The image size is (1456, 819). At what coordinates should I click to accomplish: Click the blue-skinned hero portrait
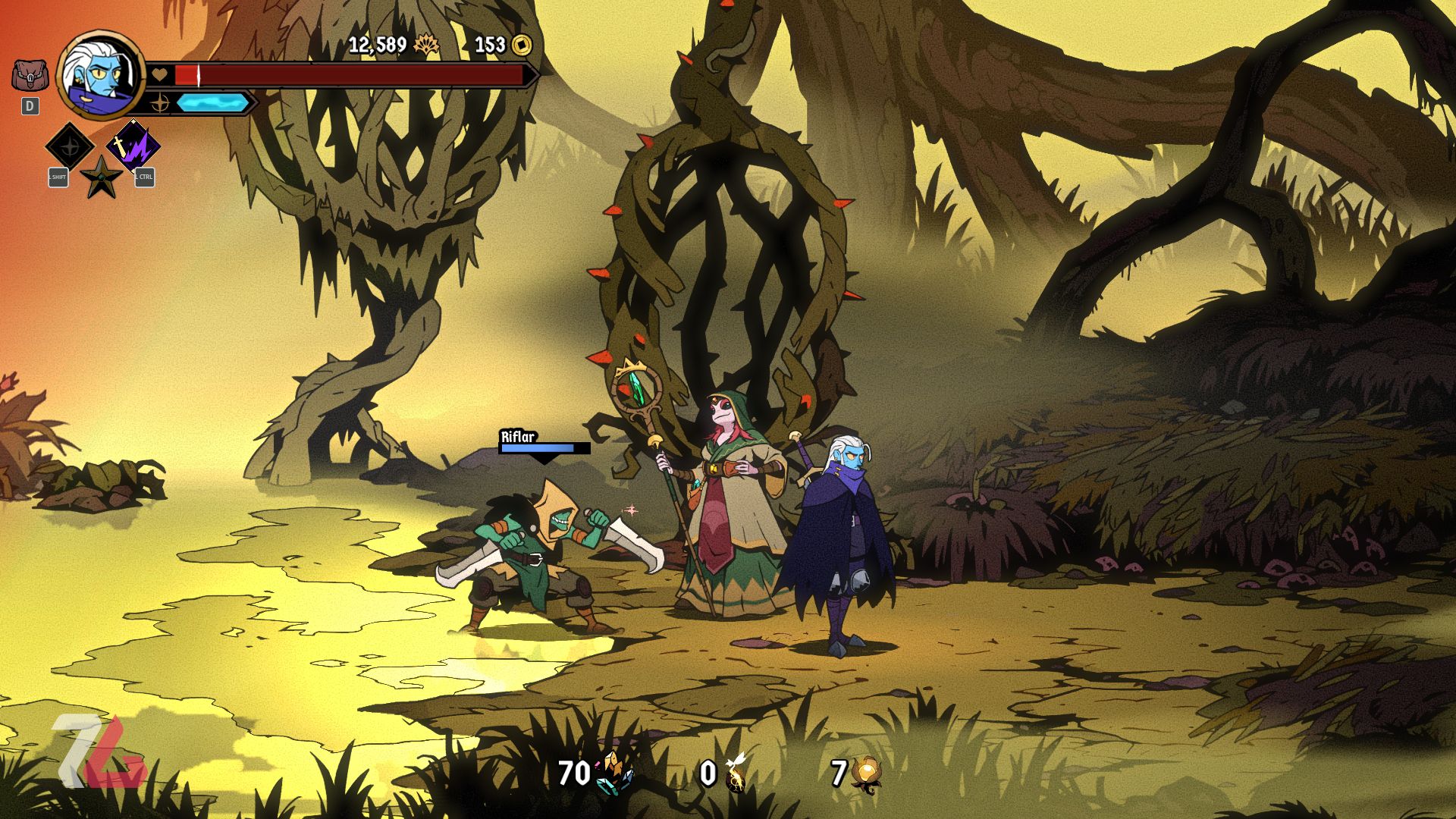click(x=101, y=75)
